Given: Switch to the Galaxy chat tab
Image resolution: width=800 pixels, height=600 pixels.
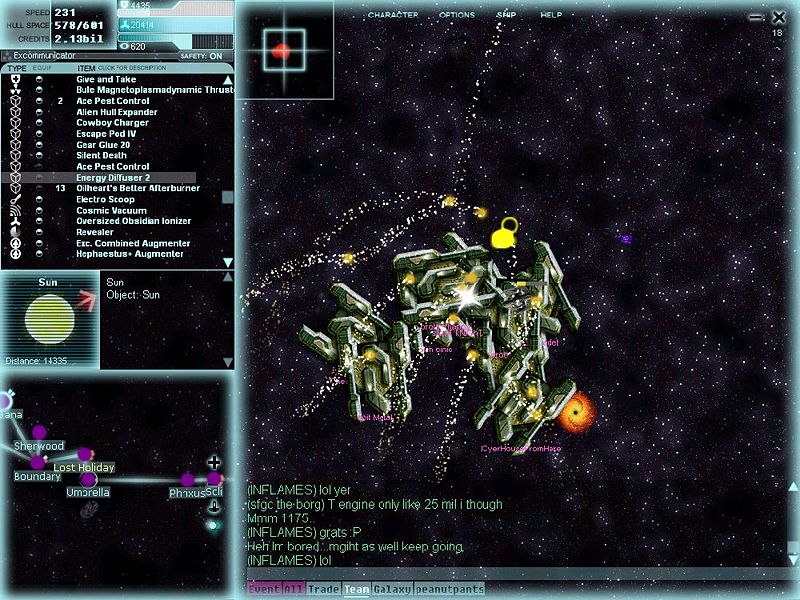Looking at the screenshot, I should tap(394, 590).
